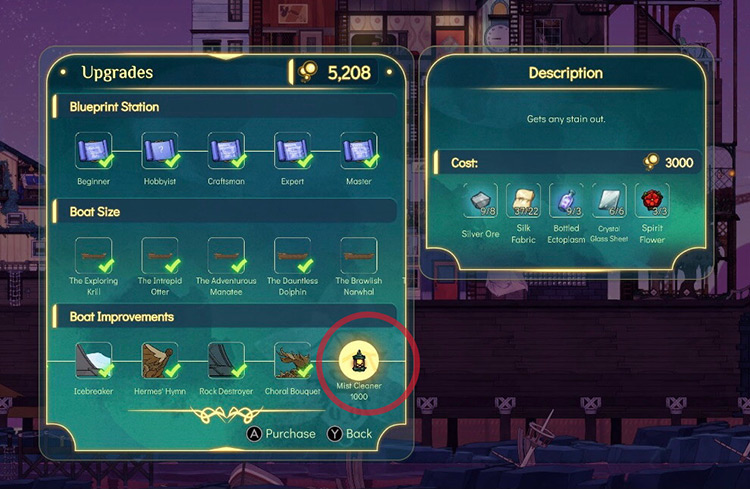The width and height of the screenshot is (750, 489).
Task: Click the Spirit Flower cost item
Action: 652,202
